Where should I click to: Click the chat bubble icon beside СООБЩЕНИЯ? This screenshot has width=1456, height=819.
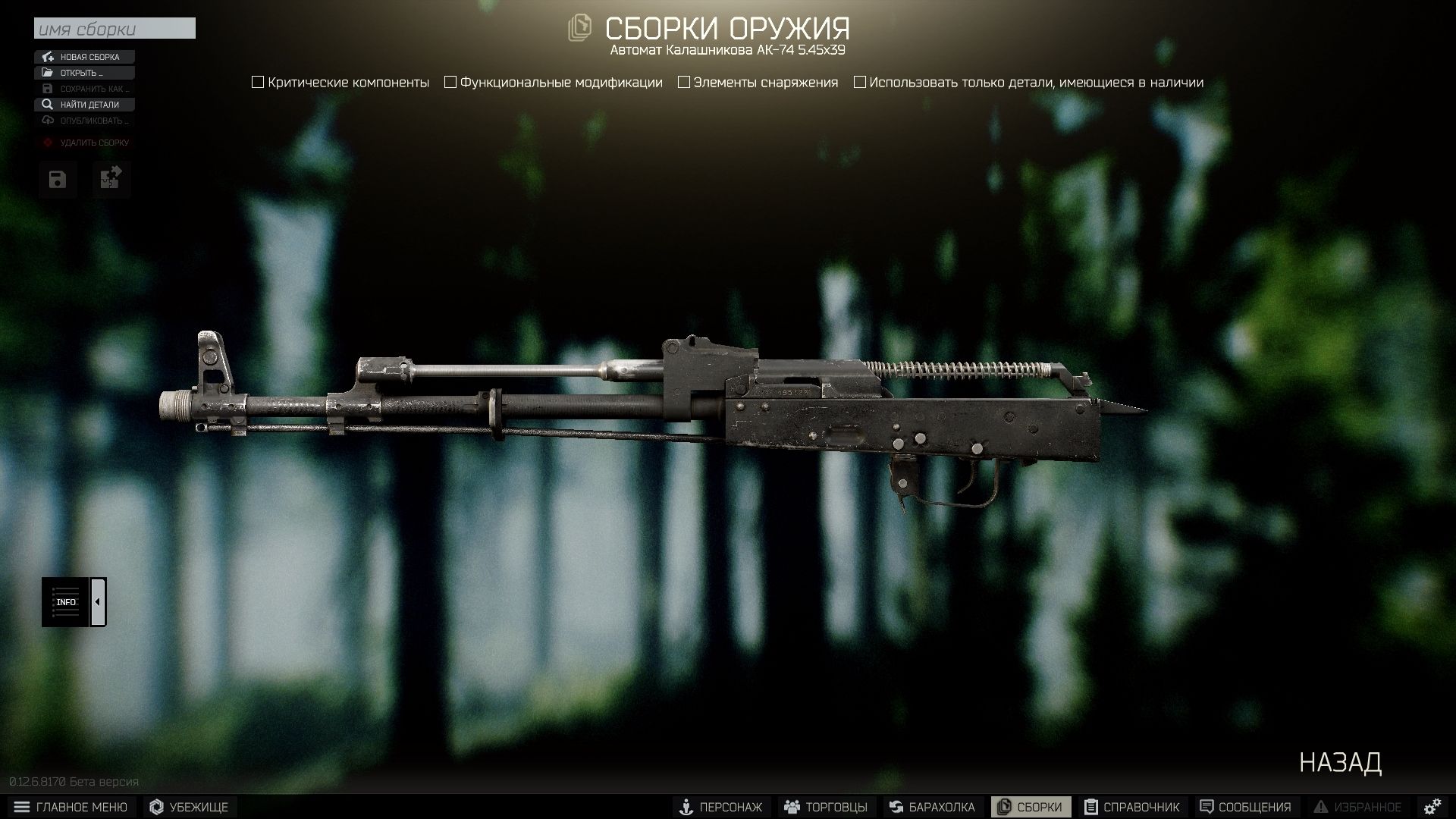[1208, 806]
